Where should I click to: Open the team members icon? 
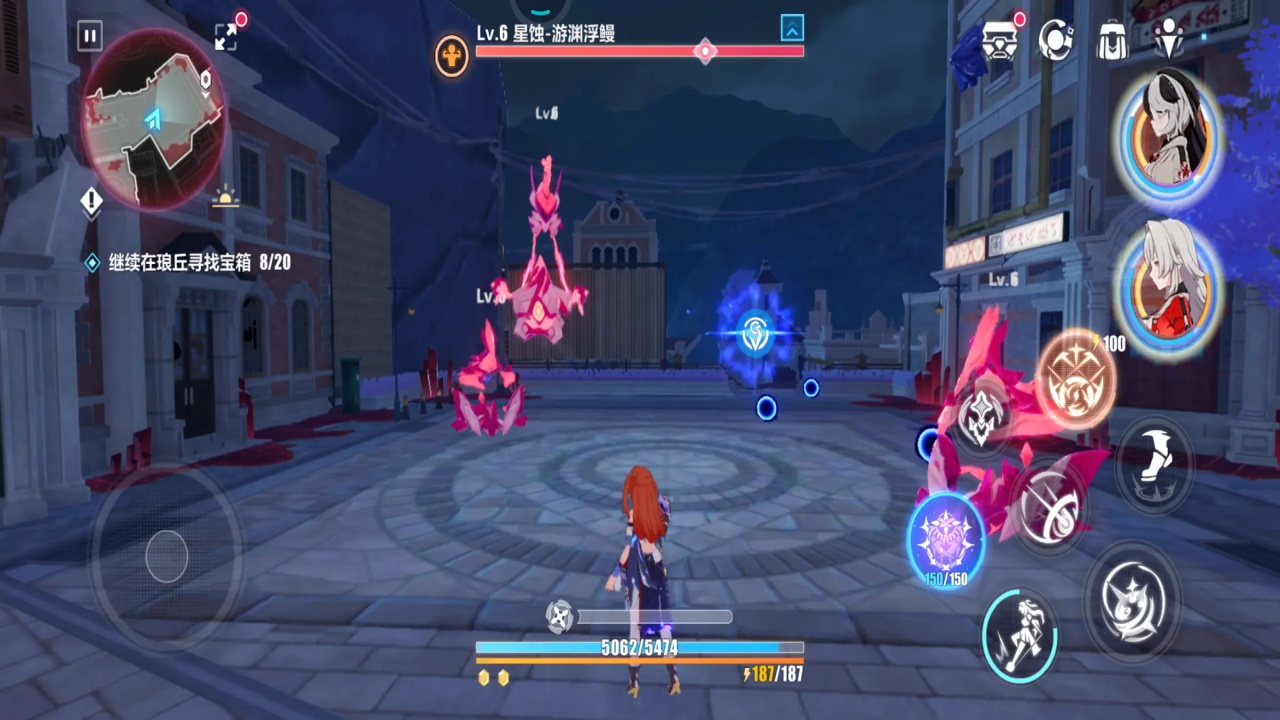1168,39
